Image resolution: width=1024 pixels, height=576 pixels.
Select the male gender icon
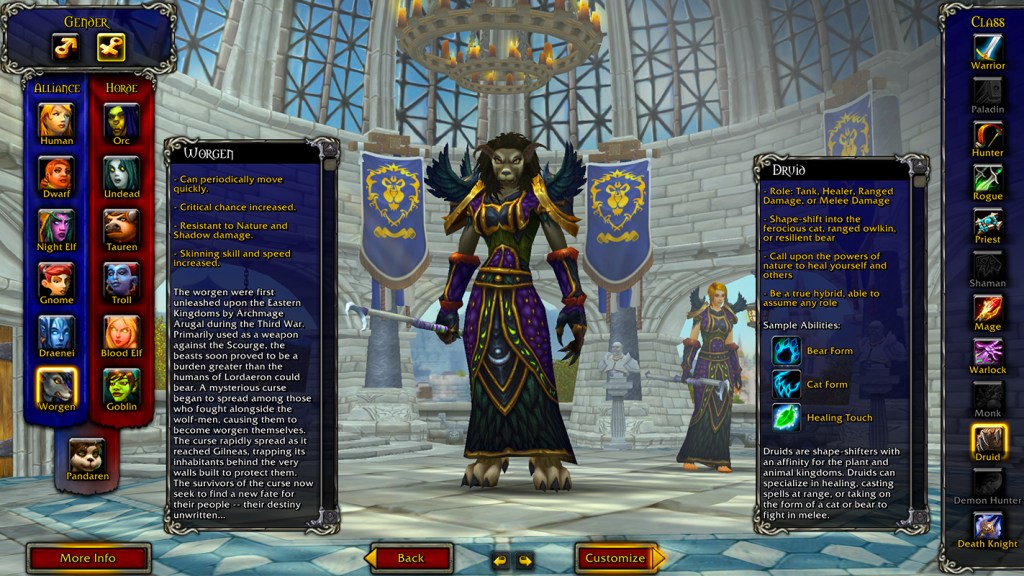point(66,47)
